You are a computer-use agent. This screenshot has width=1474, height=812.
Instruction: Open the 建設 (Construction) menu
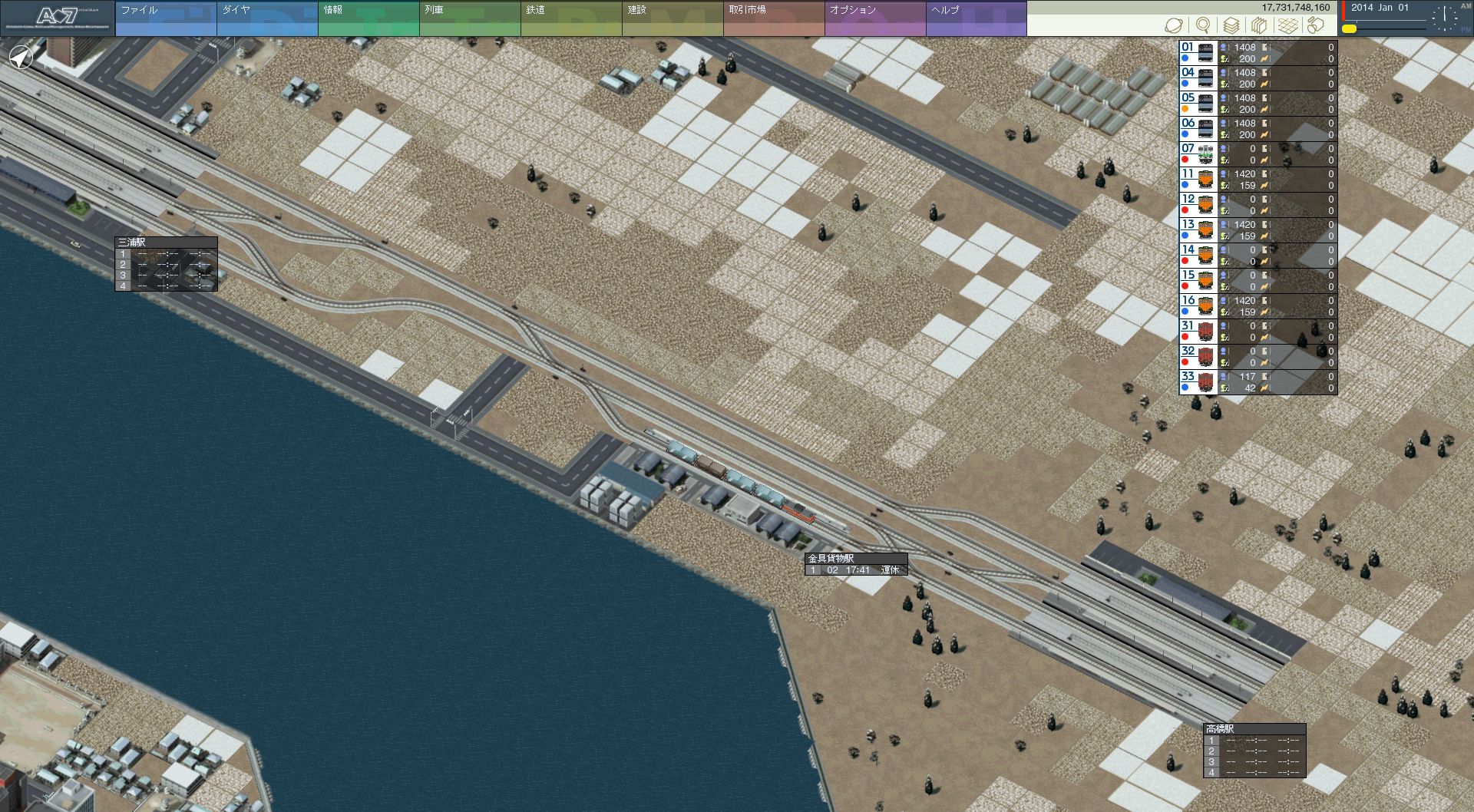[x=672, y=18]
